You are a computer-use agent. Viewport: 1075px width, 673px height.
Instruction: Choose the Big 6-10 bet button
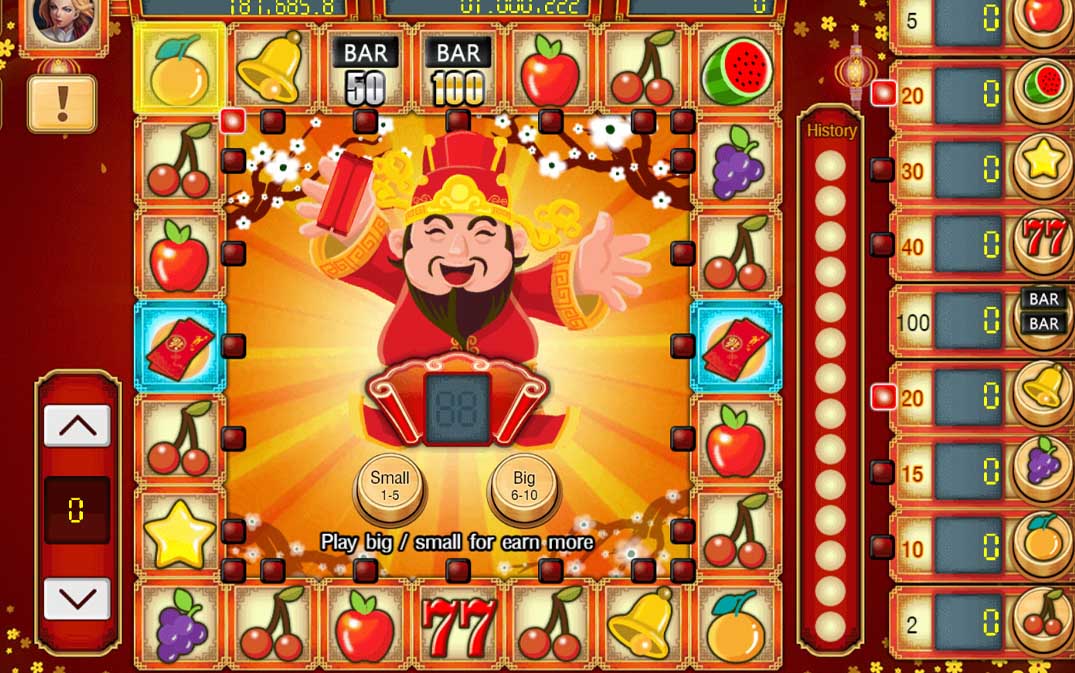(x=524, y=485)
